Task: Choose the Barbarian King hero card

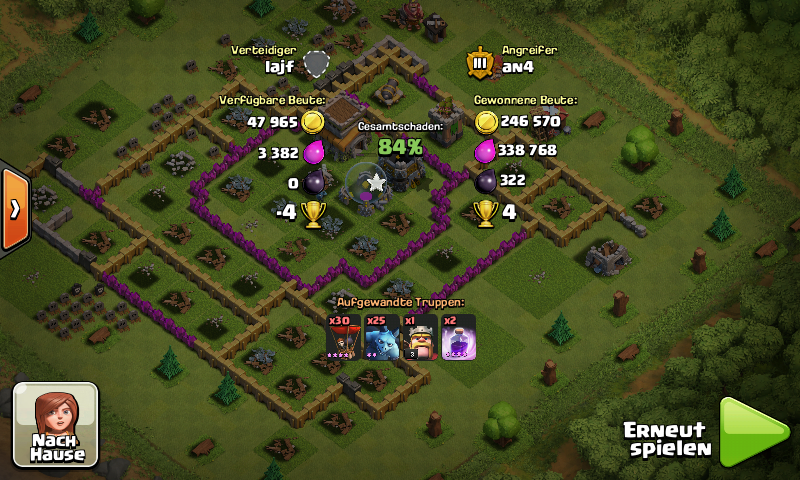Action: click(418, 336)
